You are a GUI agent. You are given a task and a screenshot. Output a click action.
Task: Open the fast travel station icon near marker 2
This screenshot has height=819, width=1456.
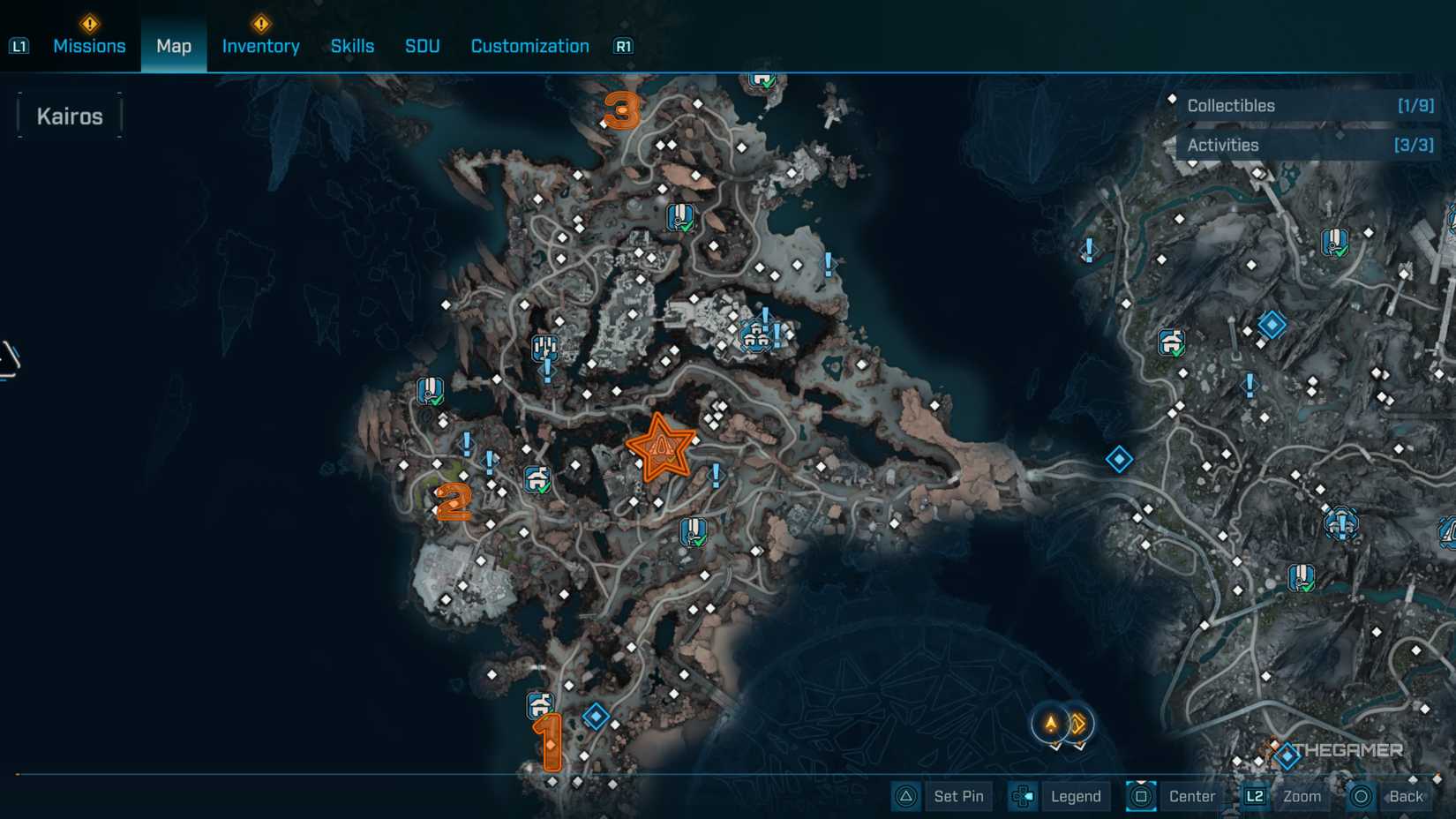pos(537,480)
